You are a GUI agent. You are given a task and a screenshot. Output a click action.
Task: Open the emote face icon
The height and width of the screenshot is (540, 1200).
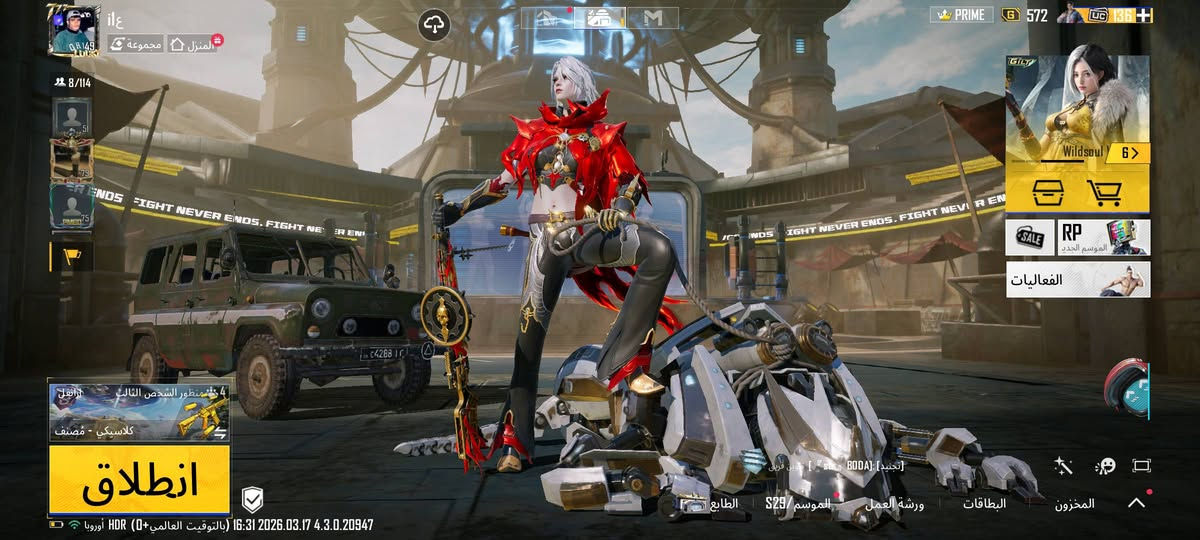1105,466
